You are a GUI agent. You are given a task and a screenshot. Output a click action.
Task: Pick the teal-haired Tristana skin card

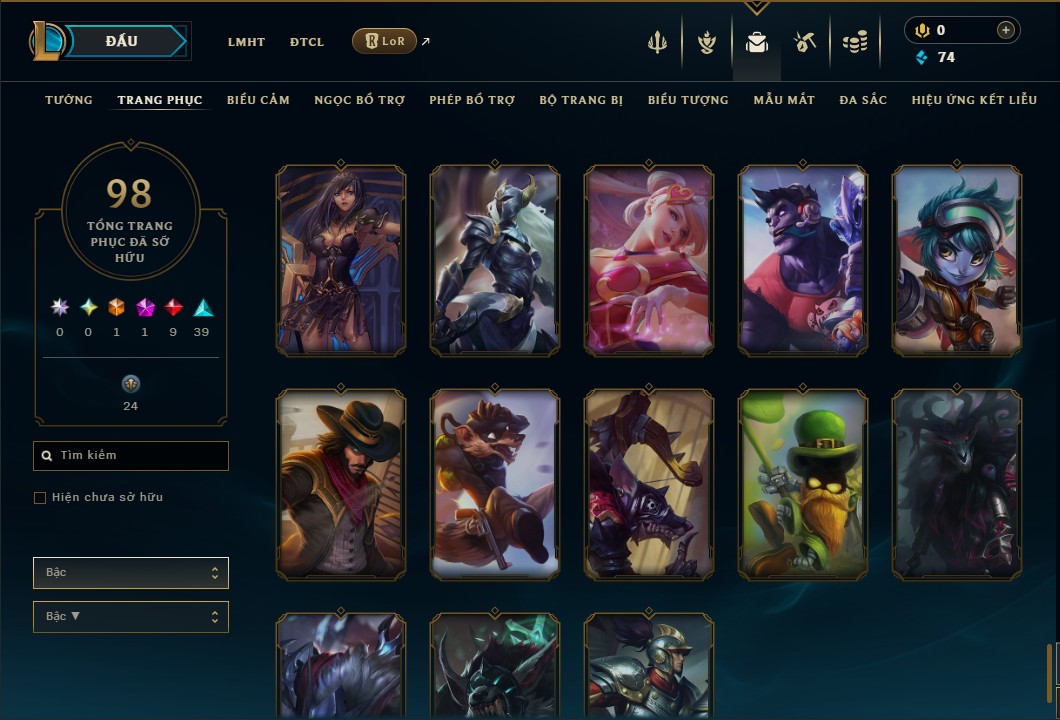(x=957, y=261)
